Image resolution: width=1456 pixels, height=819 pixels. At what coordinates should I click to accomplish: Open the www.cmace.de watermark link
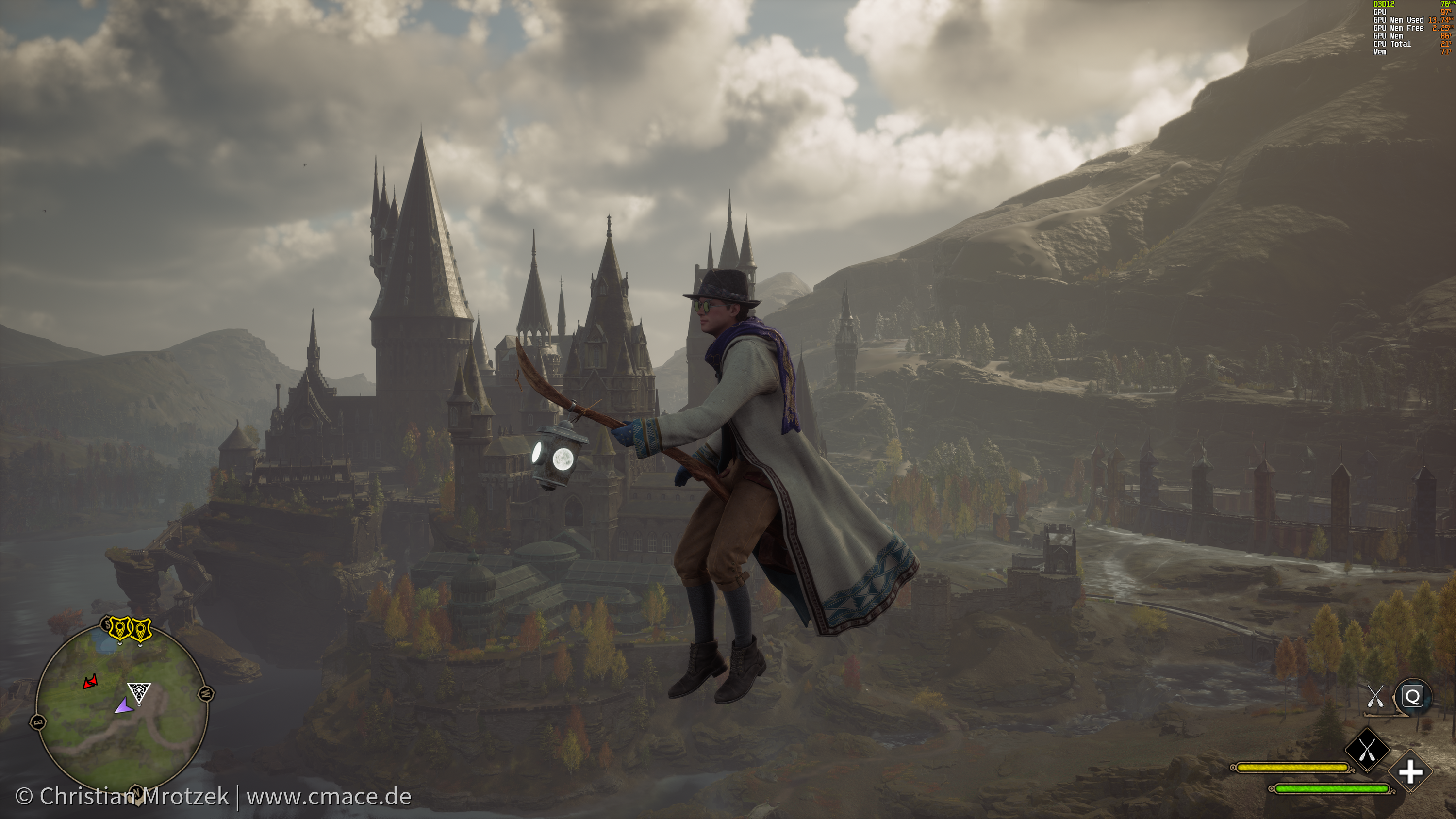tap(329, 796)
